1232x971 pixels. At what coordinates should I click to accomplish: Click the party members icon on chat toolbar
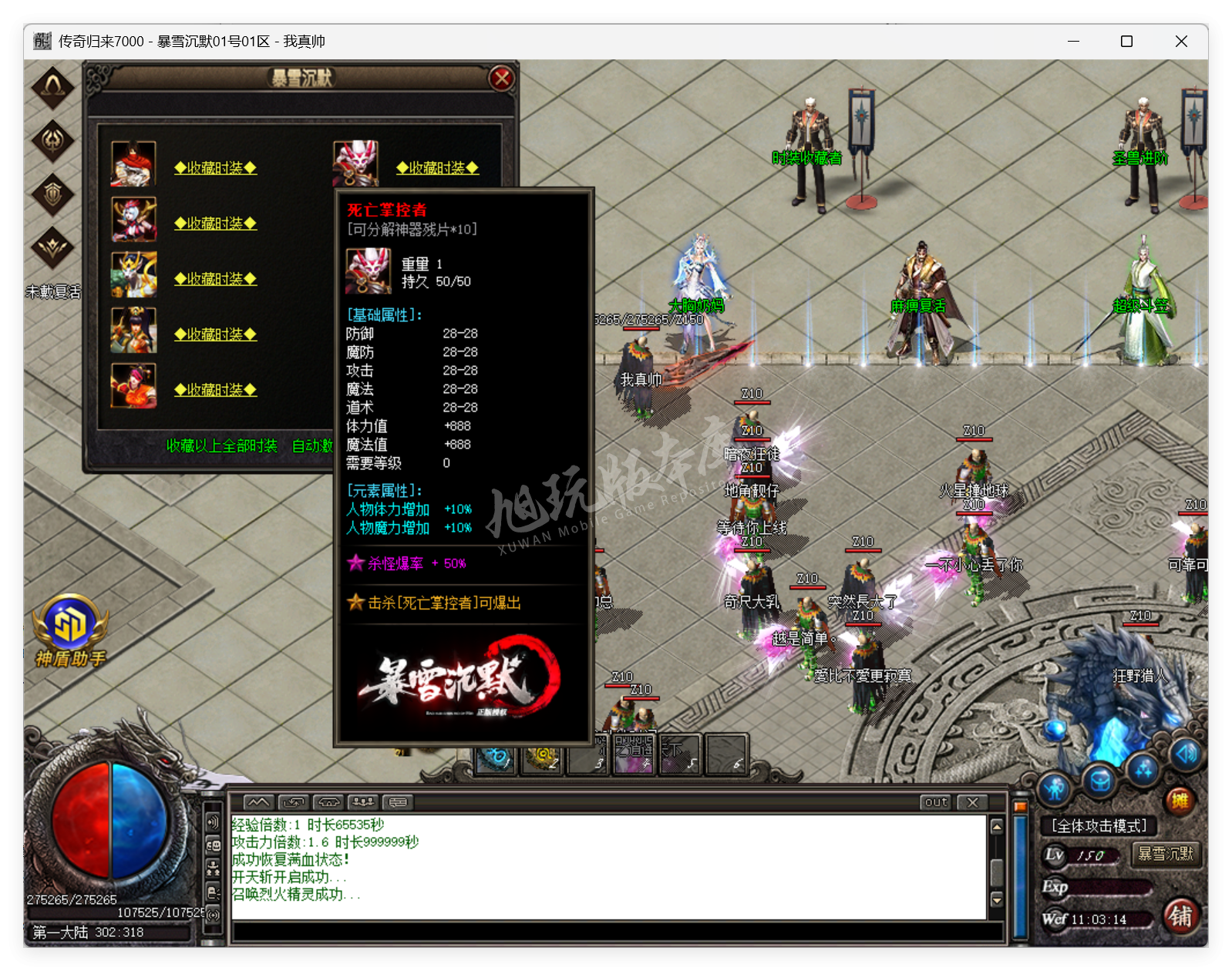coord(362,802)
